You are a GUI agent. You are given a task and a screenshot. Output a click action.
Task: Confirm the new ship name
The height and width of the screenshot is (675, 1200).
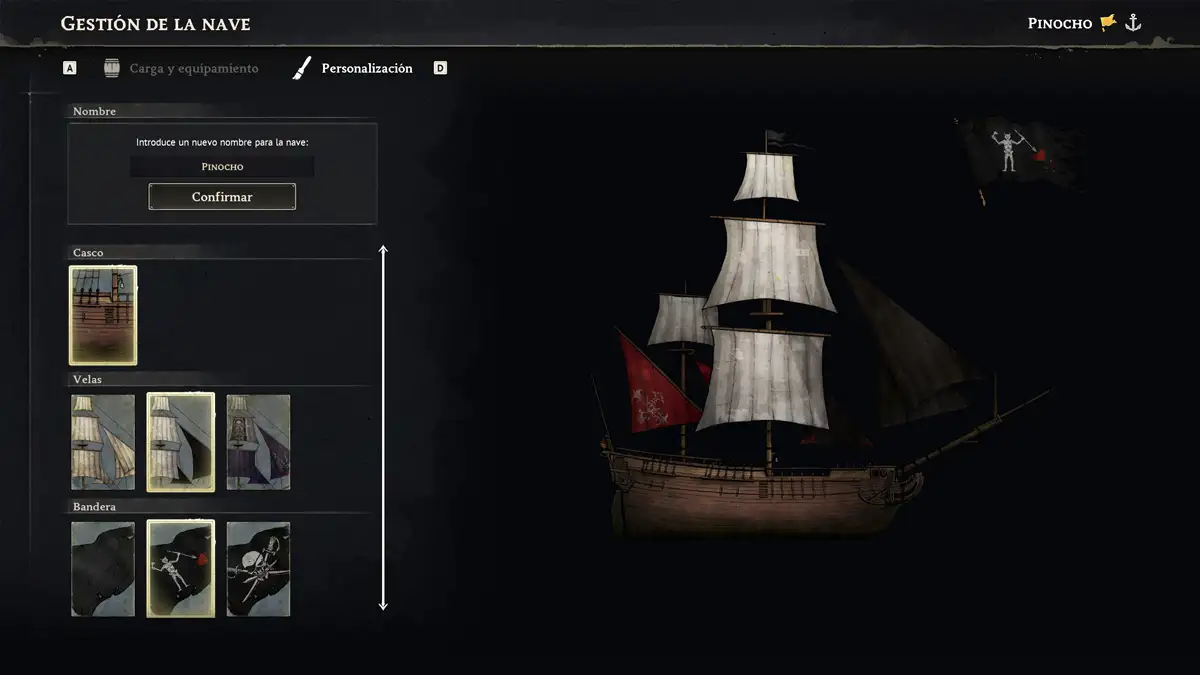(222, 197)
